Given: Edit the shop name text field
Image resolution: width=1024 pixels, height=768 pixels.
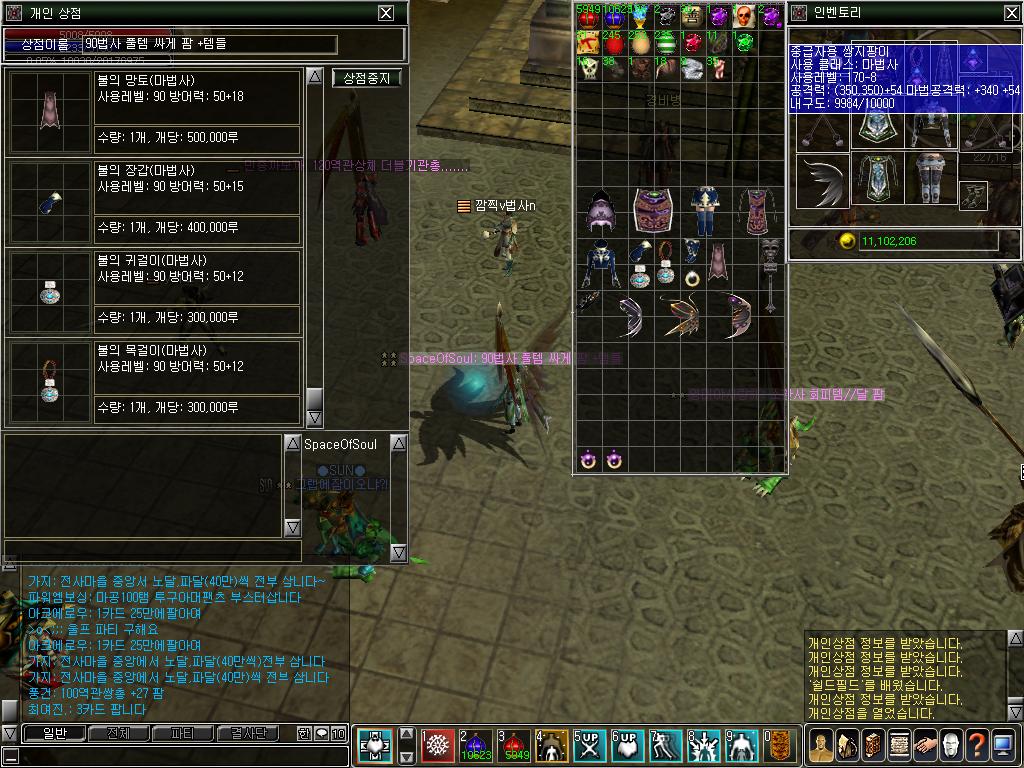Looking at the screenshot, I should [x=208, y=45].
